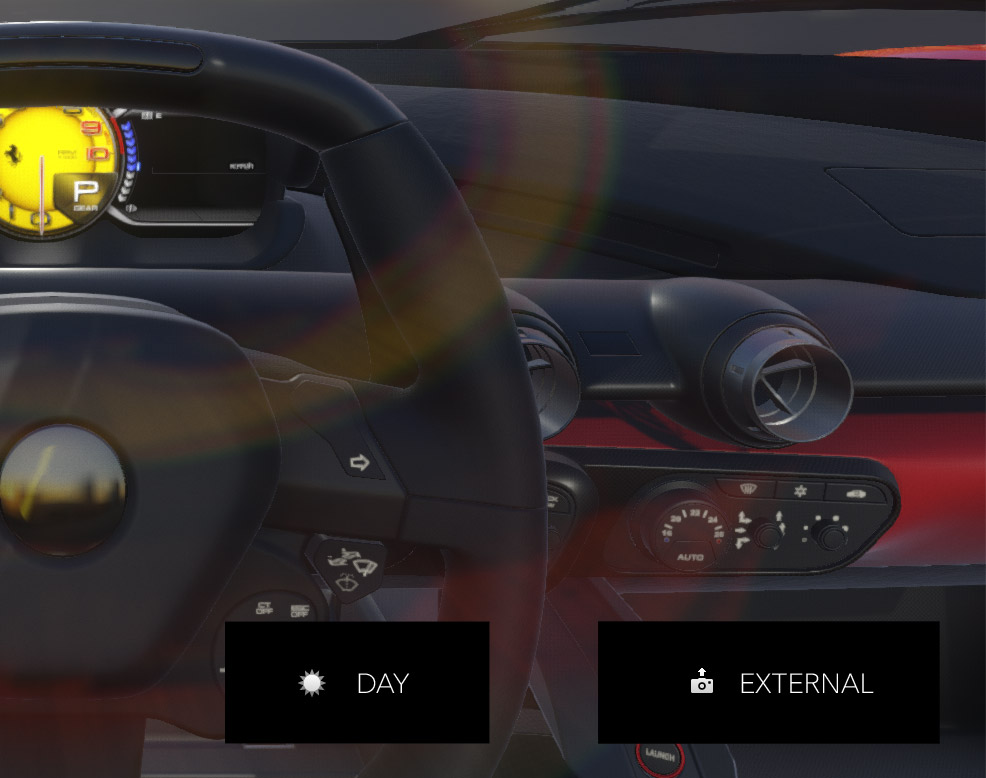Switch to the EXTERNAL camera view

click(768, 683)
